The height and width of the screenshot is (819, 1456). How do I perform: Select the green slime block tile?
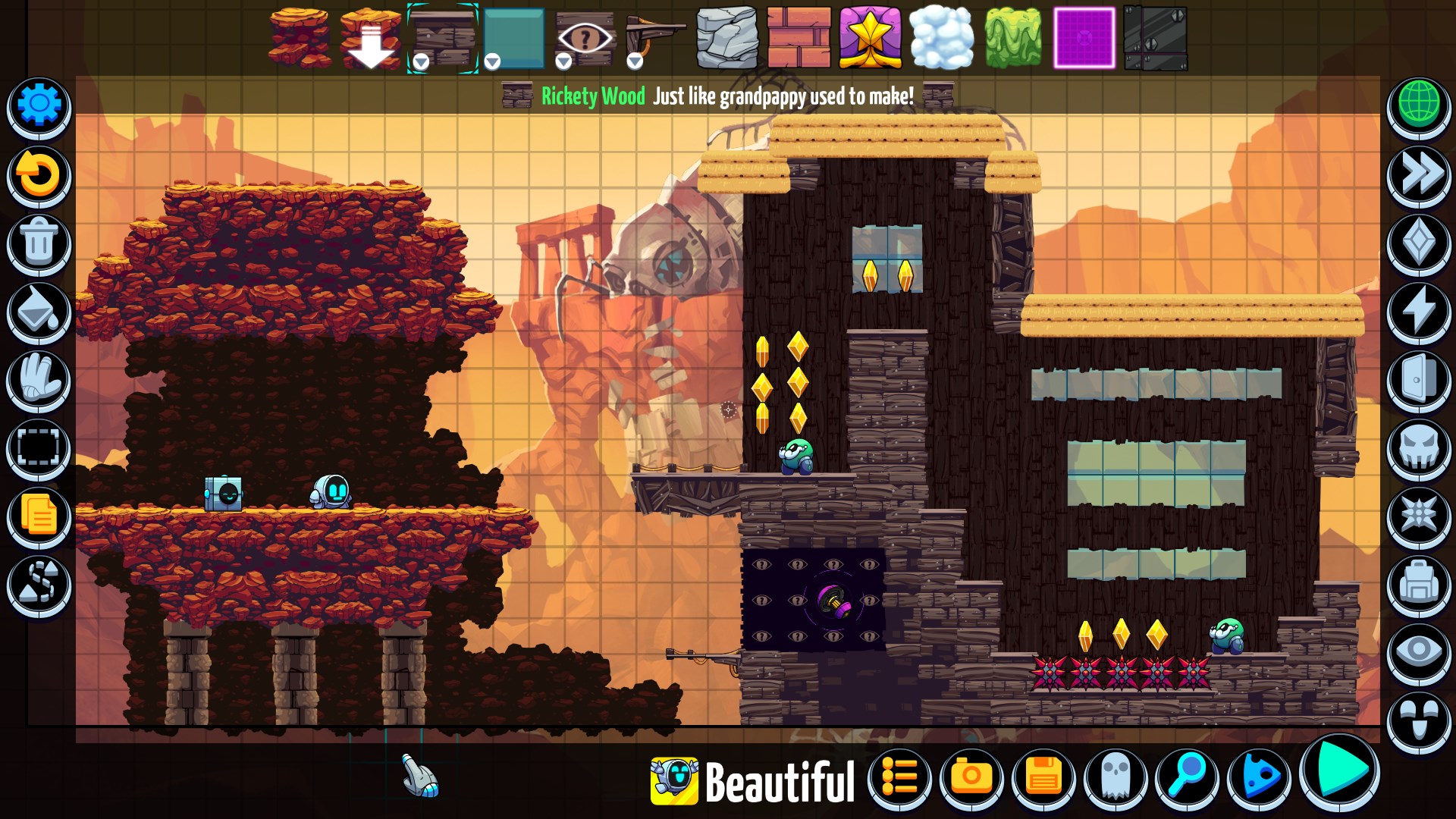[1013, 37]
